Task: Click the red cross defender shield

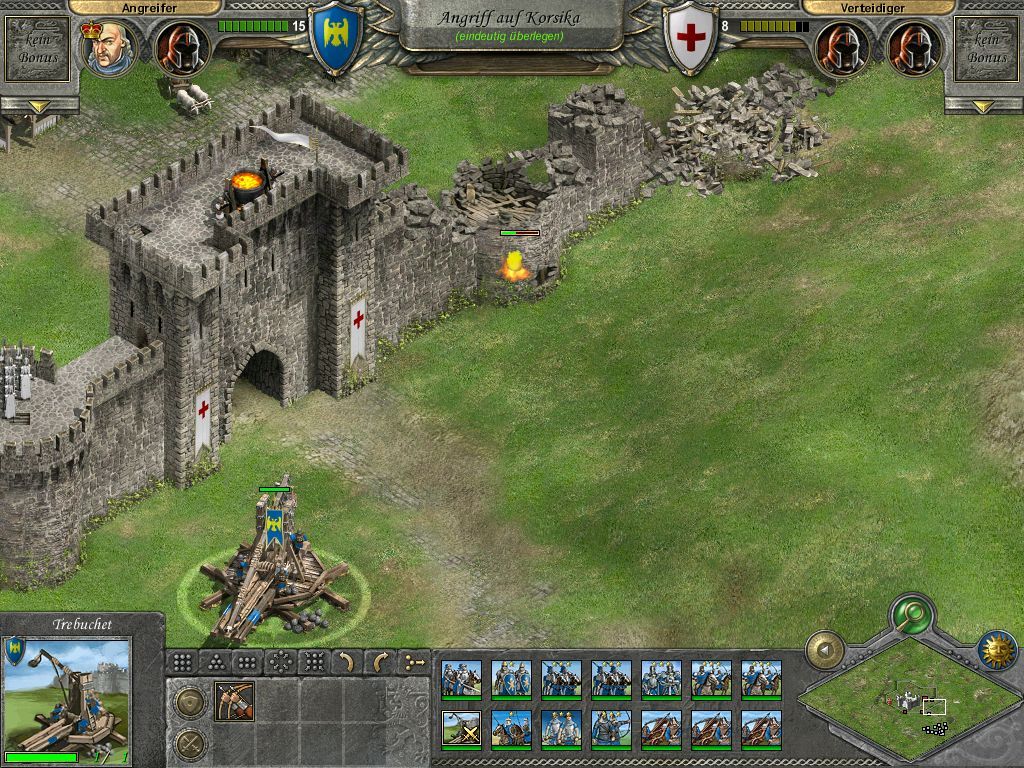Action: tap(691, 40)
